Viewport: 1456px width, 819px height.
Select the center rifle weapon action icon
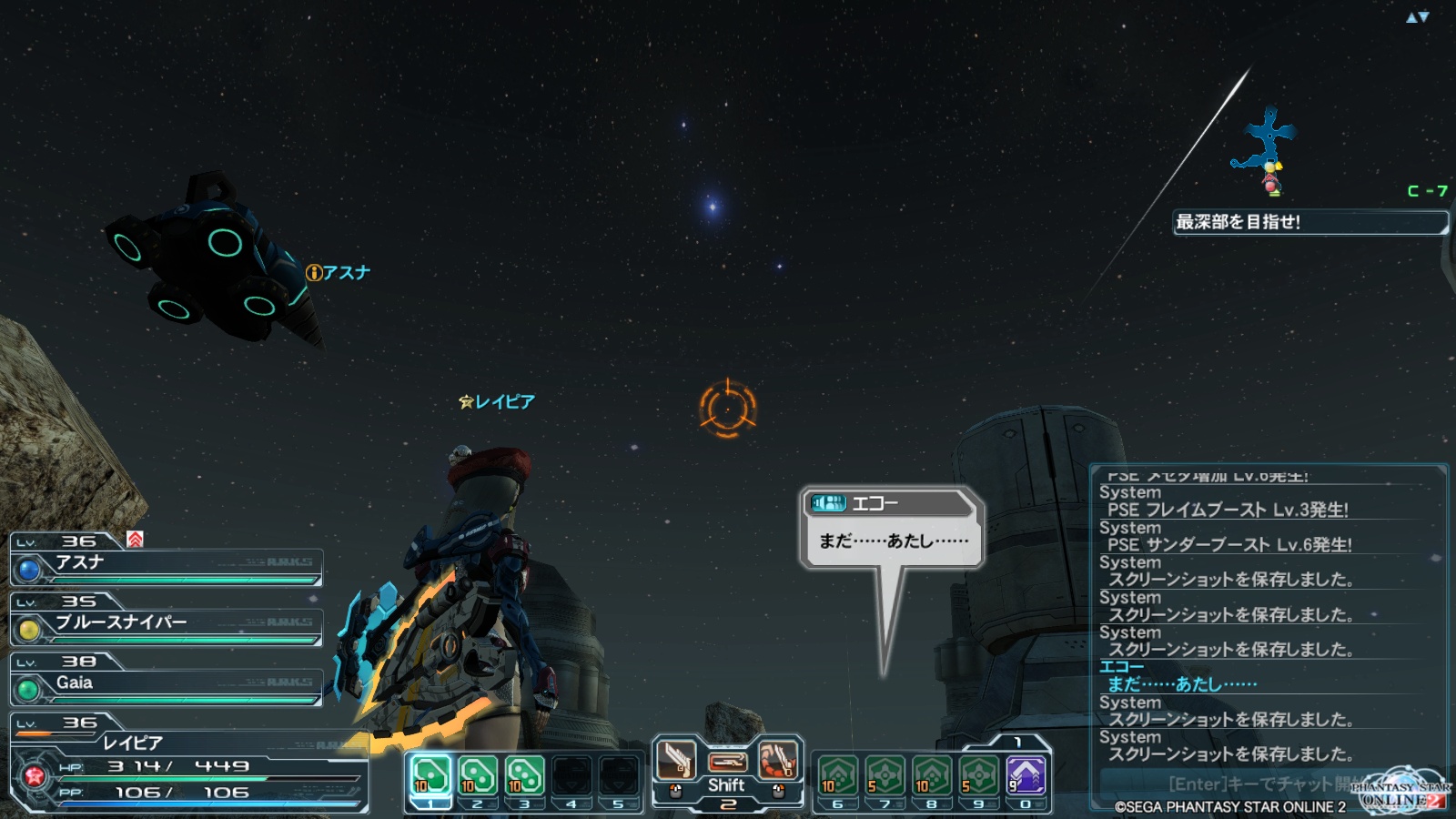tap(727, 761)
